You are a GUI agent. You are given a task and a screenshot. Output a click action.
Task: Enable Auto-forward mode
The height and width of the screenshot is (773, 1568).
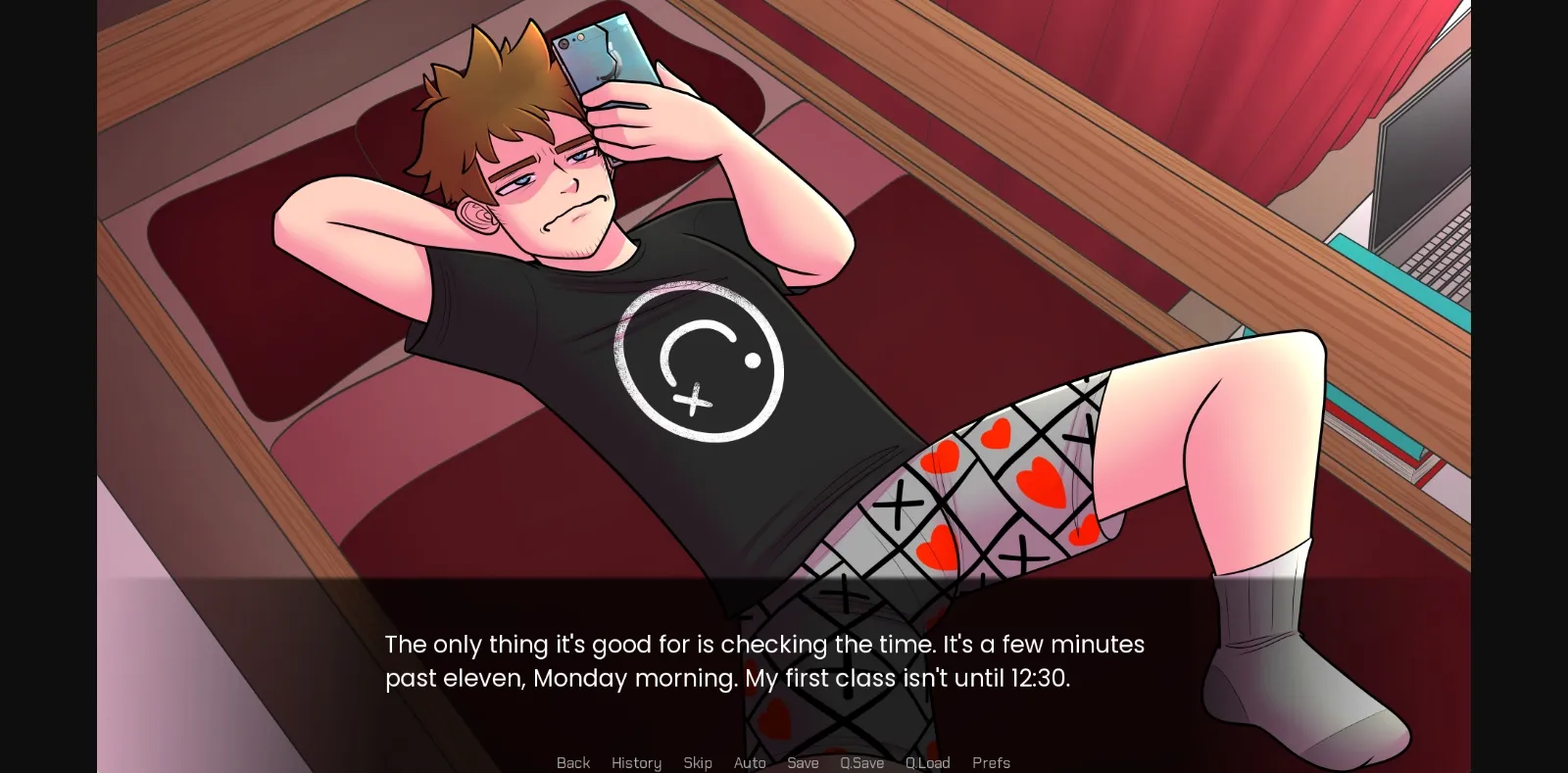point(750,762)
